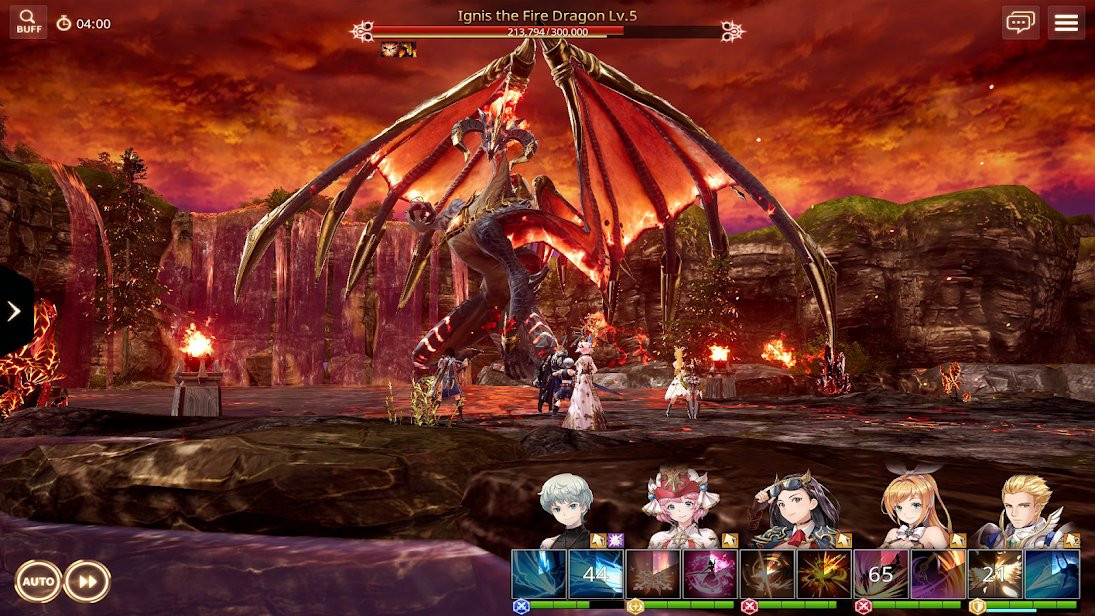
Task: Activate pink-haired healer's magenta dancer skill
Action: pyautogui.click(x=710, y=574)
